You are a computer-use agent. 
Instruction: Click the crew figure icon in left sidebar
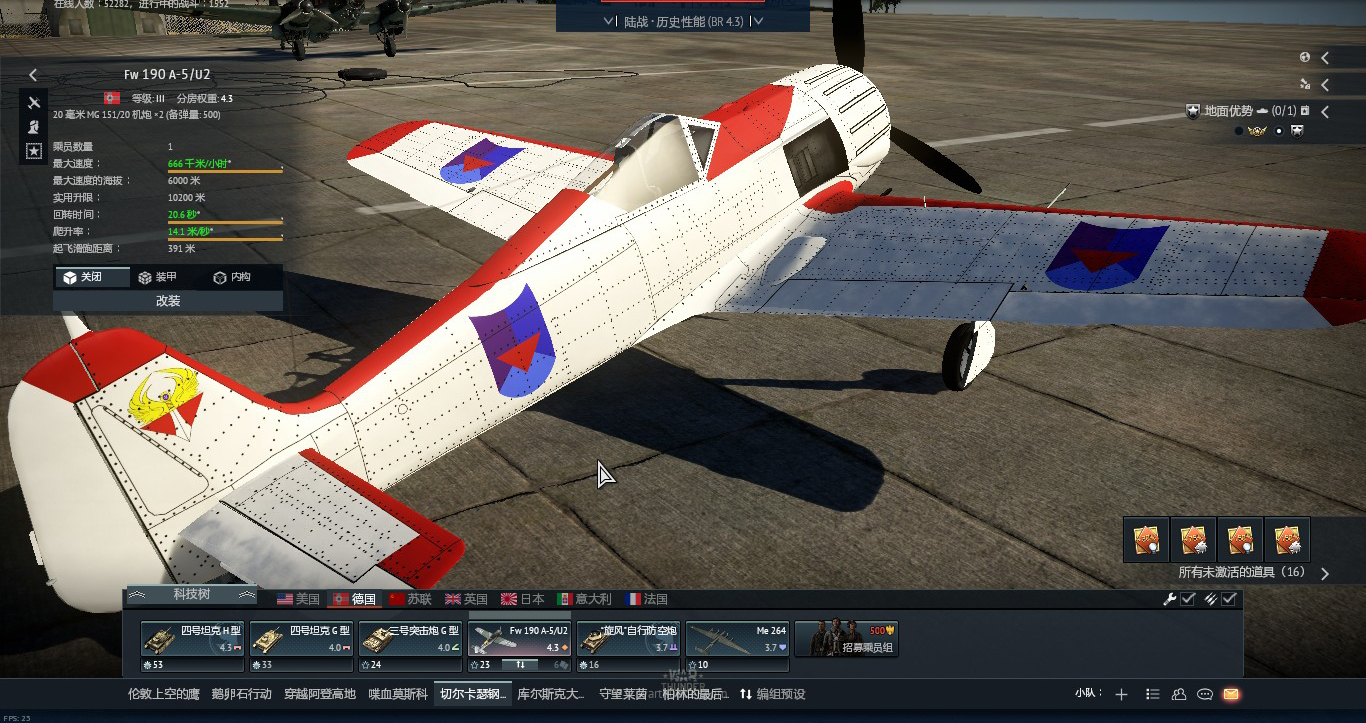coord(33,127)
